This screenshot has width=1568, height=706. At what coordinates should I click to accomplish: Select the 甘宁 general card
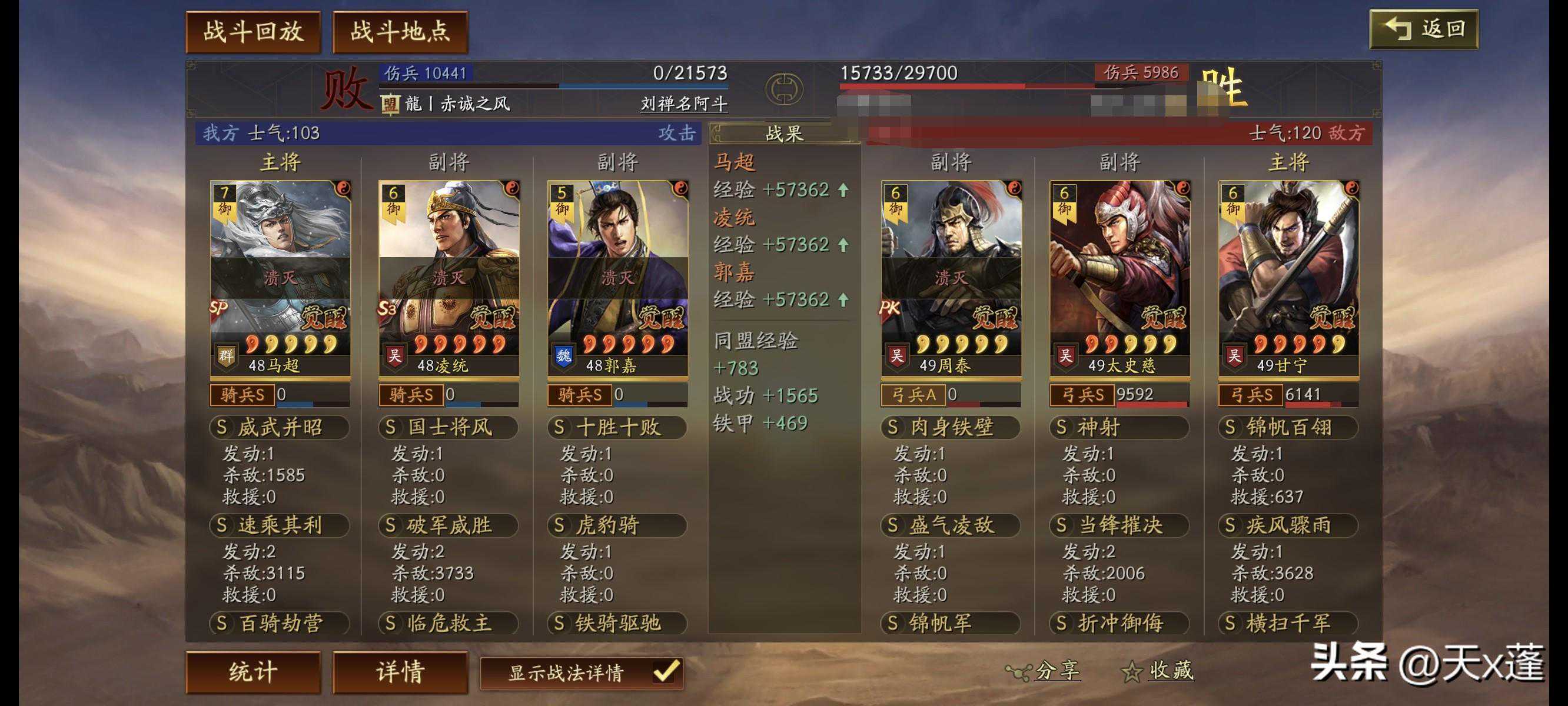tap(1288, 277)
